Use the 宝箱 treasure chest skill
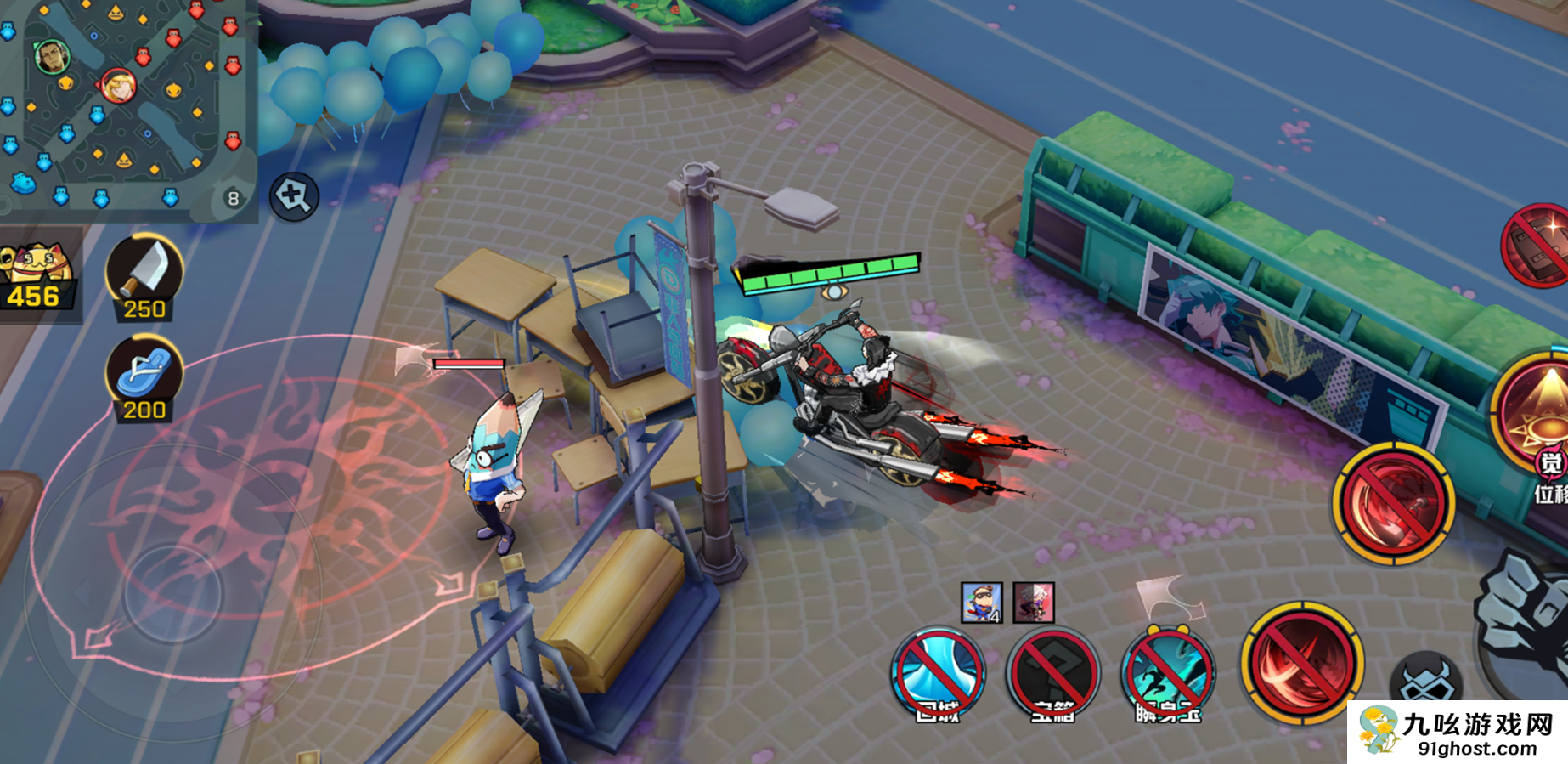The image size is (1568, 764). click(x=1052, y=676)
